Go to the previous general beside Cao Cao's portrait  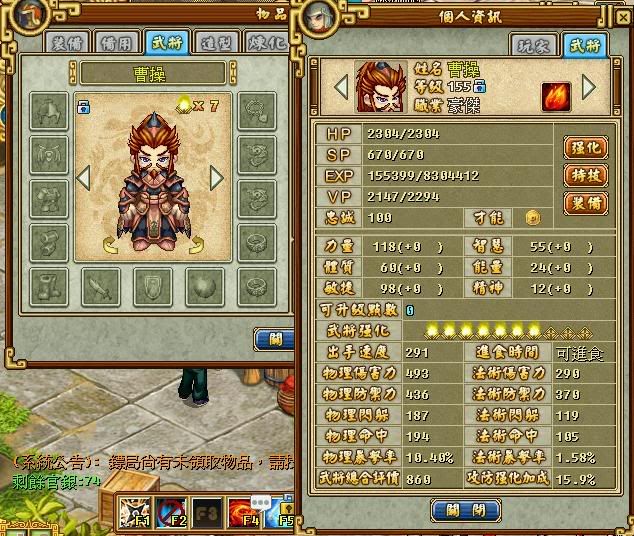(341, 87)
